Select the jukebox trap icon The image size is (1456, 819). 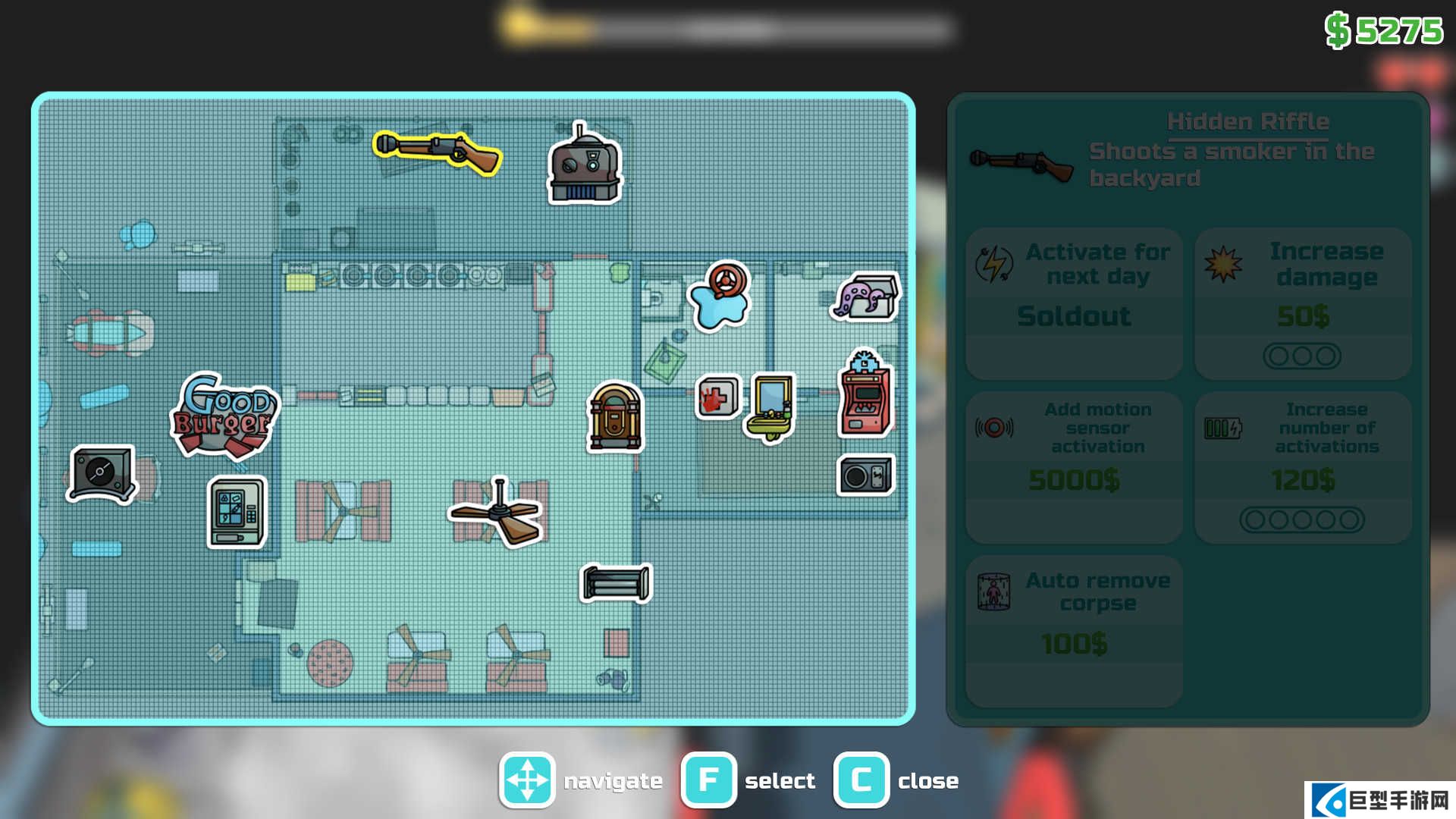click(x=615, y=417)
